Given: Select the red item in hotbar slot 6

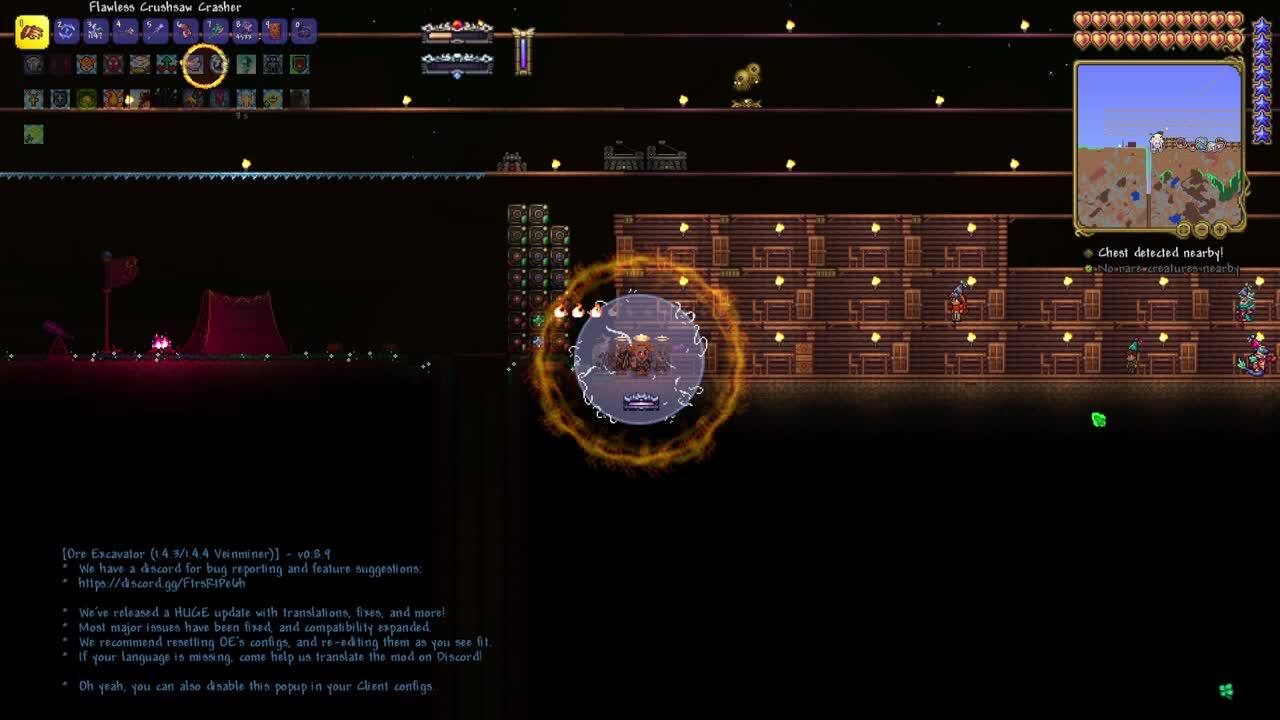Looking at the screenshot, I should coord(185,32).
